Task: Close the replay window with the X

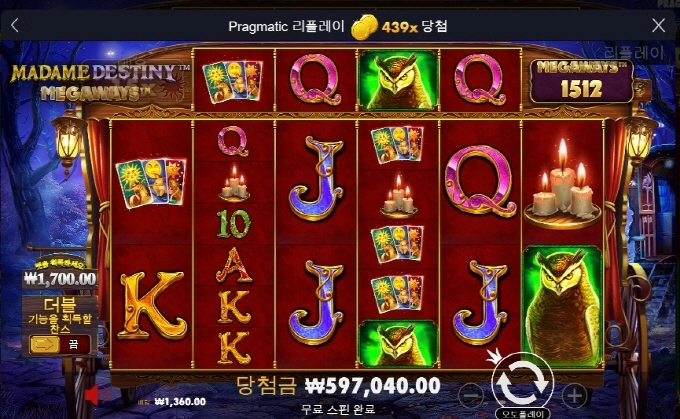Action: [x=658, y=26]
